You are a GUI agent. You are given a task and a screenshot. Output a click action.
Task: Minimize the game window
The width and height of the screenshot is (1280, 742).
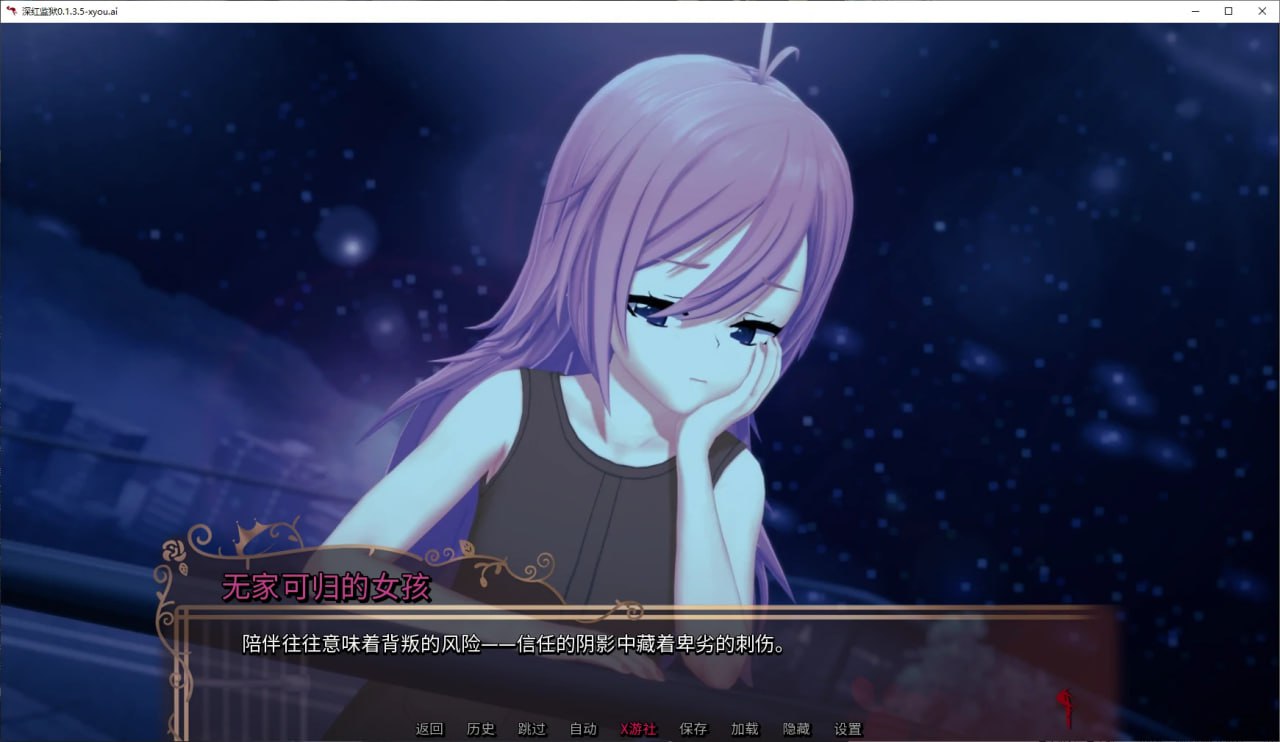[1197, 11]
